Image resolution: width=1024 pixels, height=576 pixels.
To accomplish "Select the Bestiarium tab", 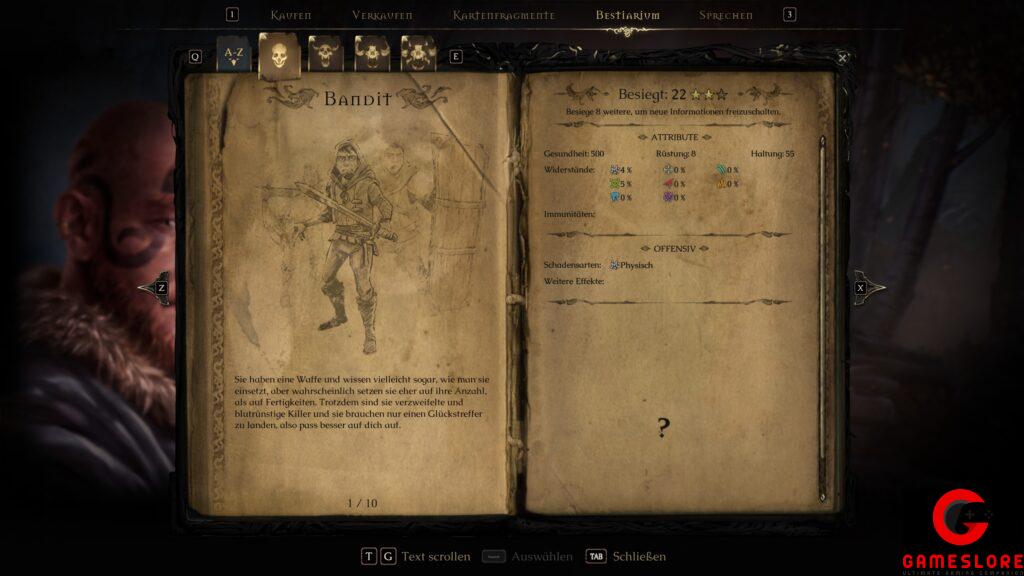I will 627,15.
